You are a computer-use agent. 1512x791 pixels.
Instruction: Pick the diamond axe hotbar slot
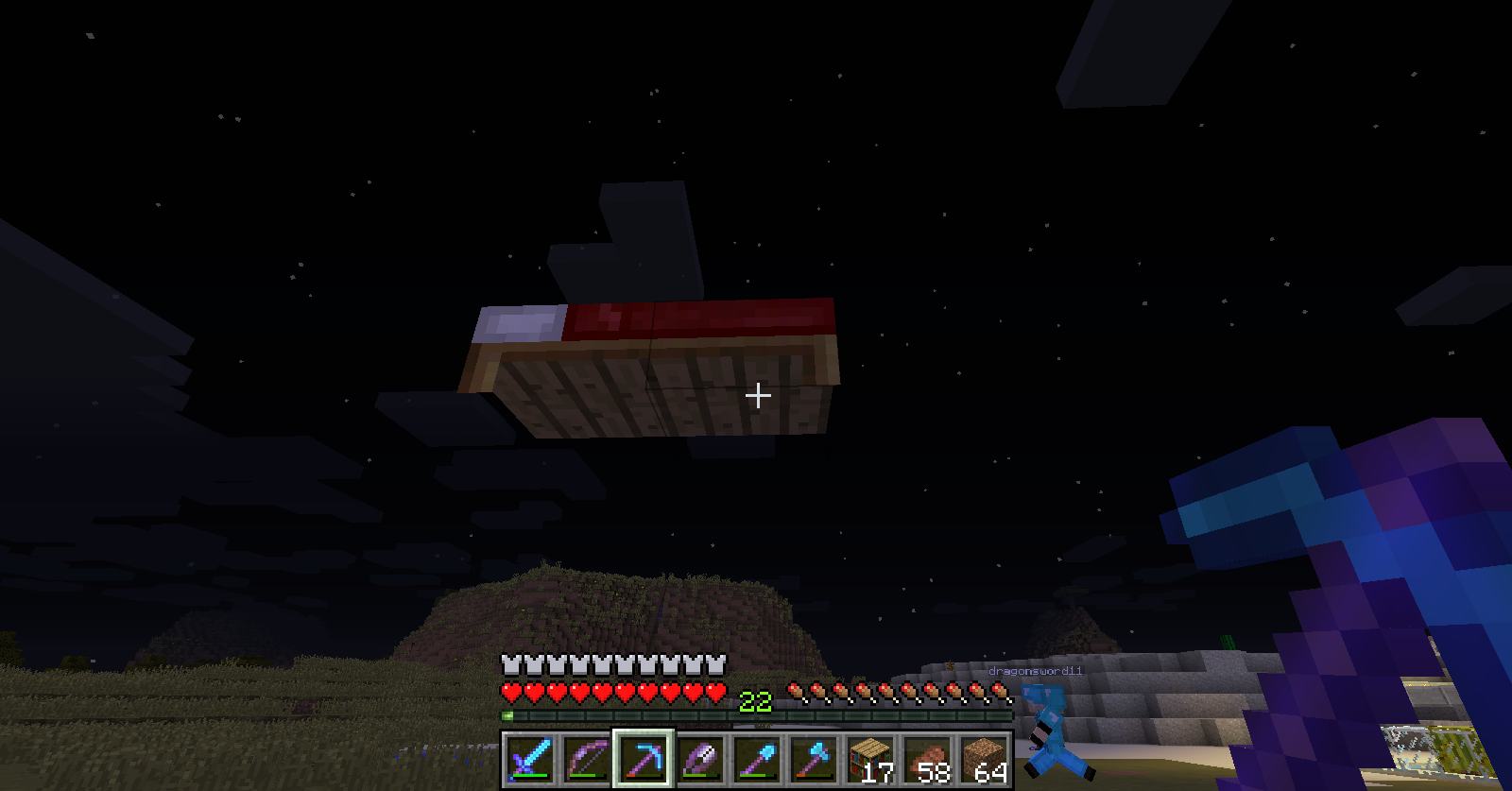click(814, 759)
